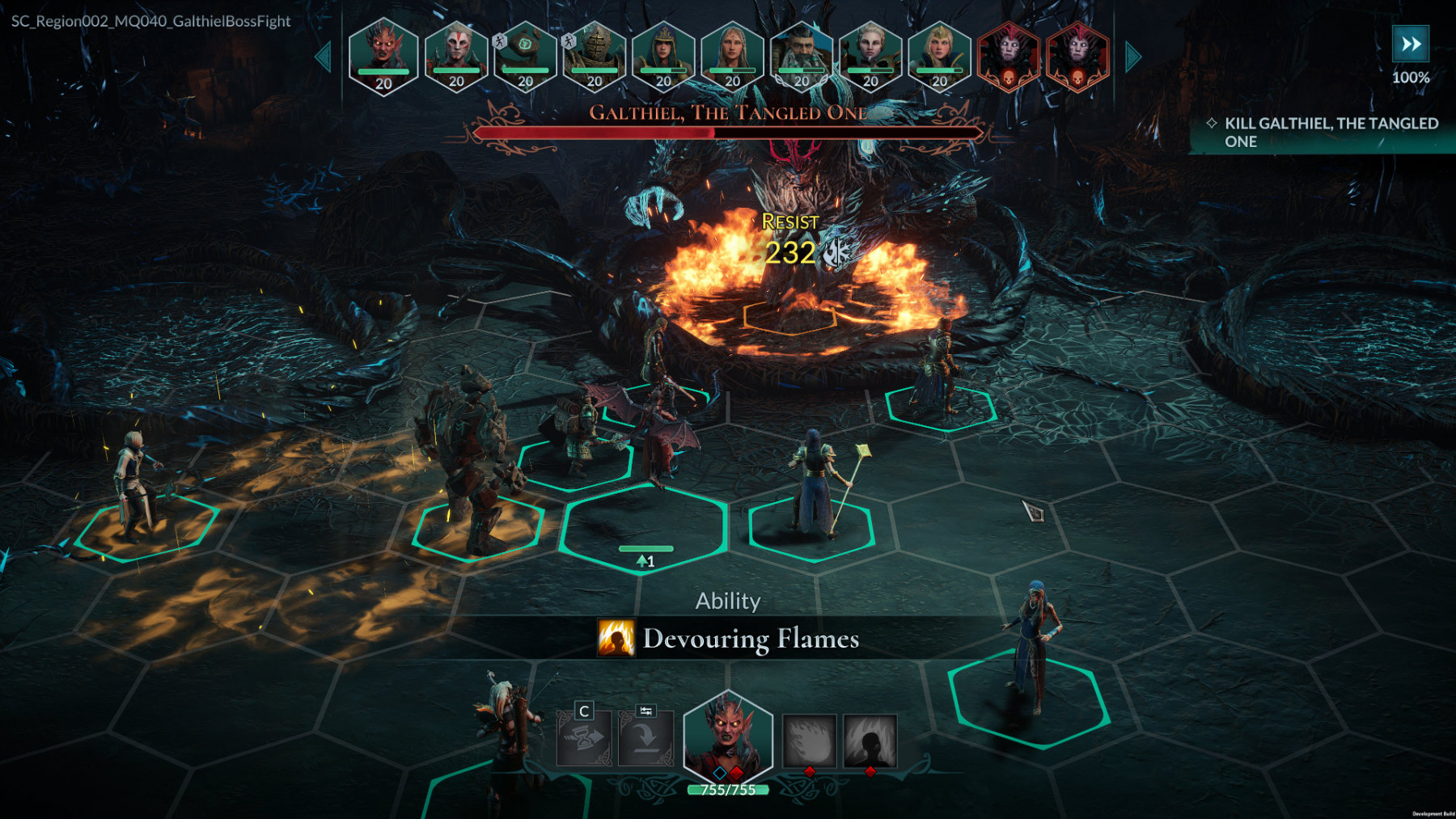Advance turn order with the right arrow
1456x819 pixels.
tap(1133, 57)
